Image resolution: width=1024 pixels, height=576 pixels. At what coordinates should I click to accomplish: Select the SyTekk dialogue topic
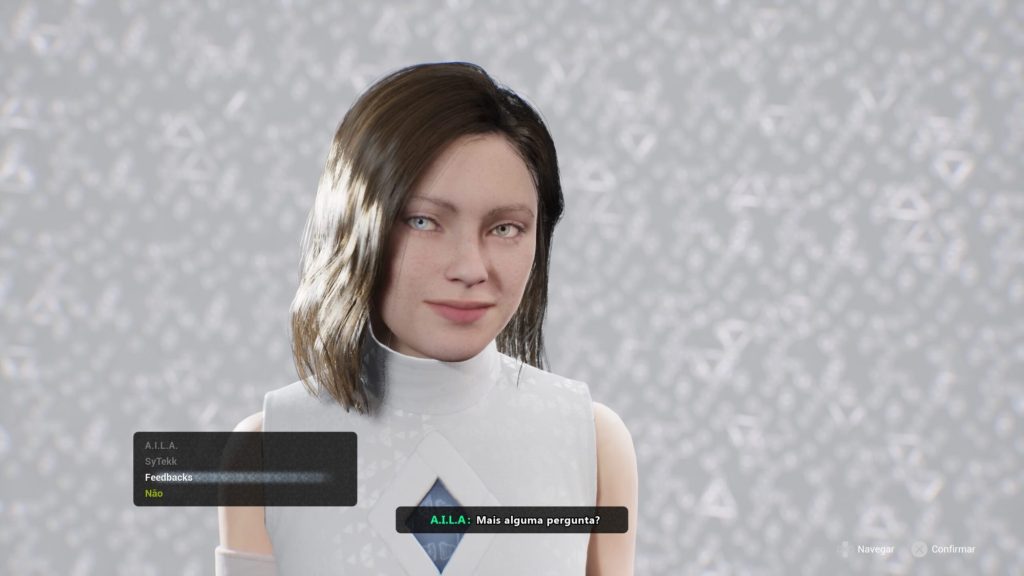[161, 461]
